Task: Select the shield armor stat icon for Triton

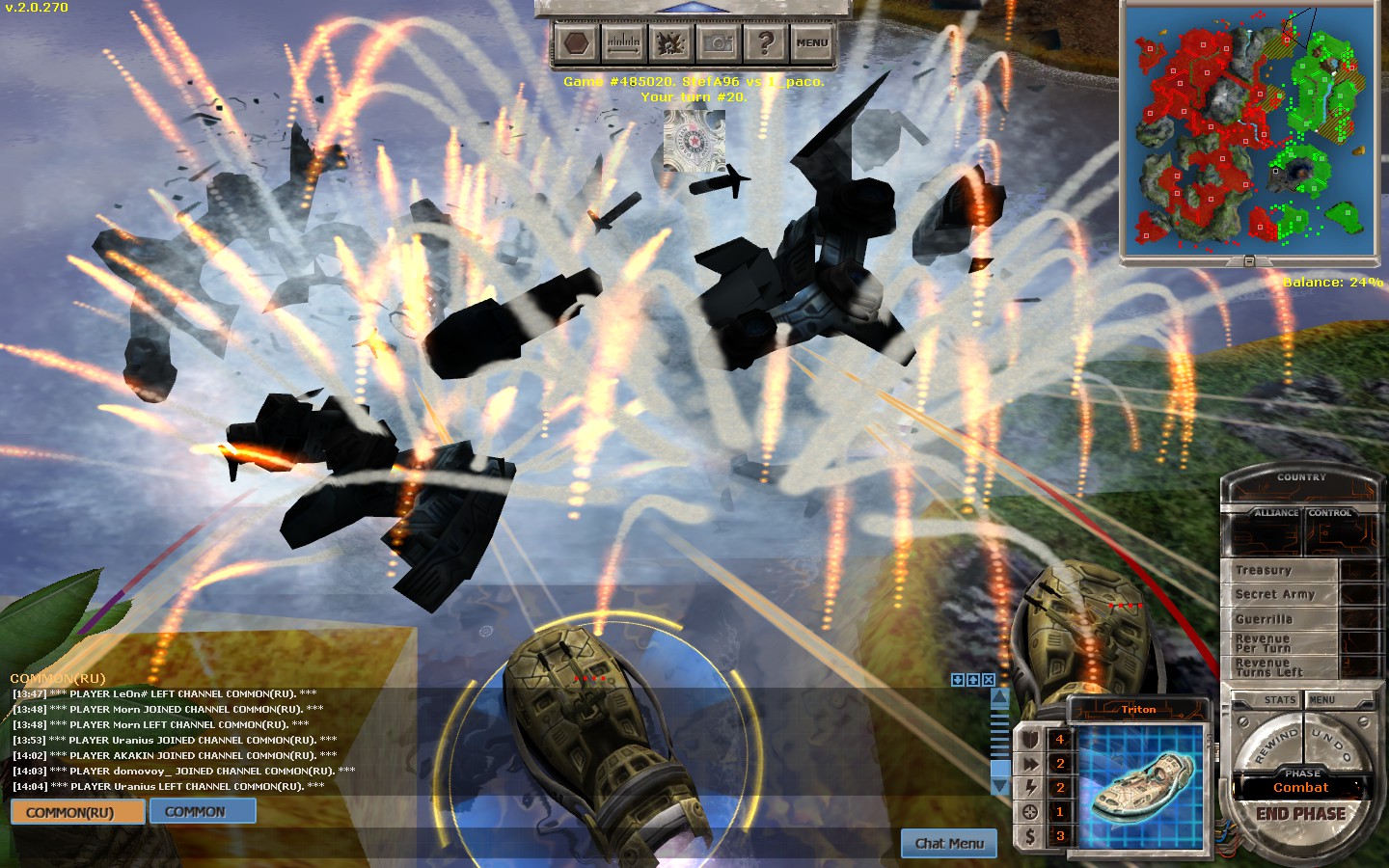Action: 1030,739
